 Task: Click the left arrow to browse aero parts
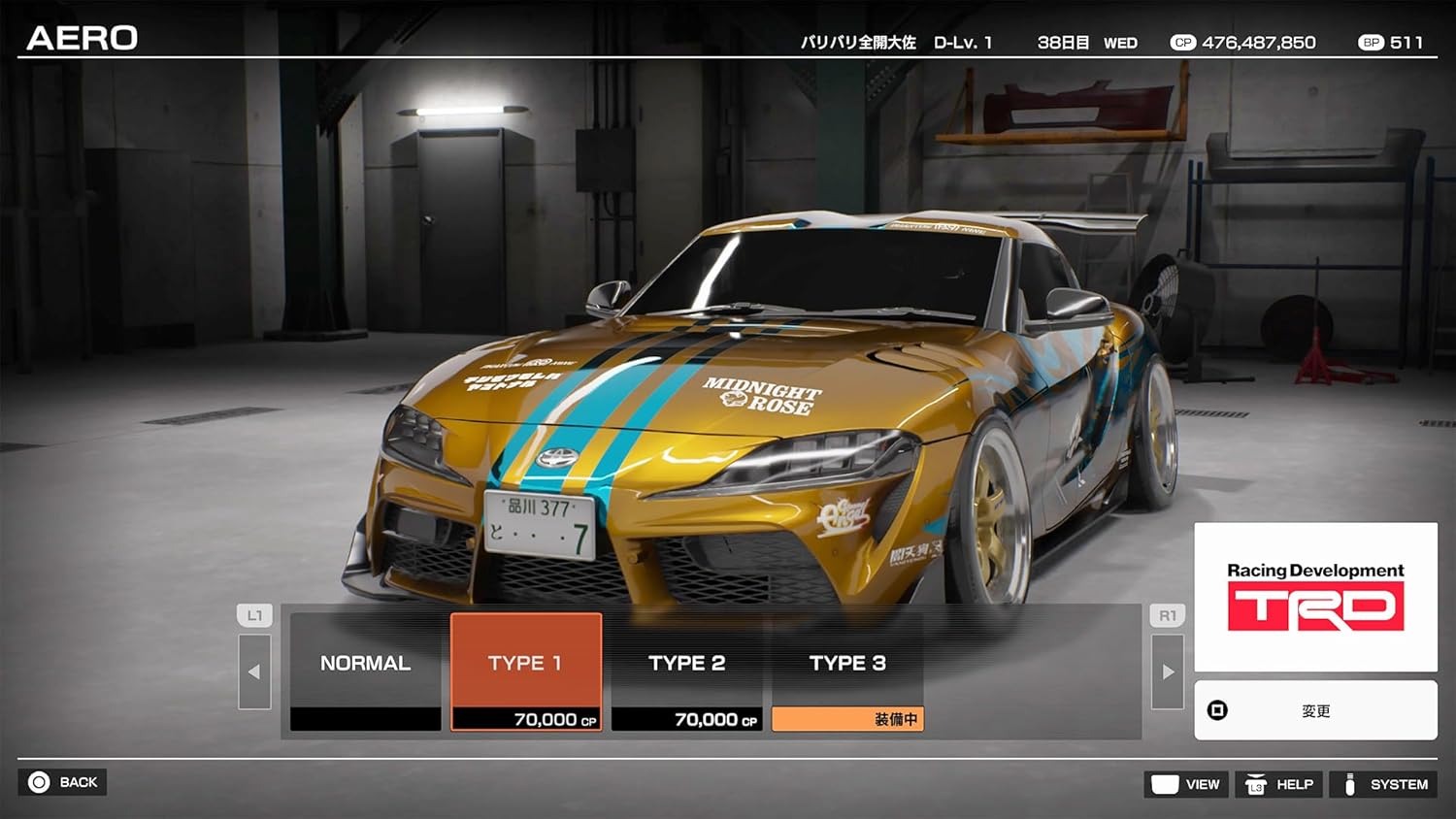click(x=254, y=671)
